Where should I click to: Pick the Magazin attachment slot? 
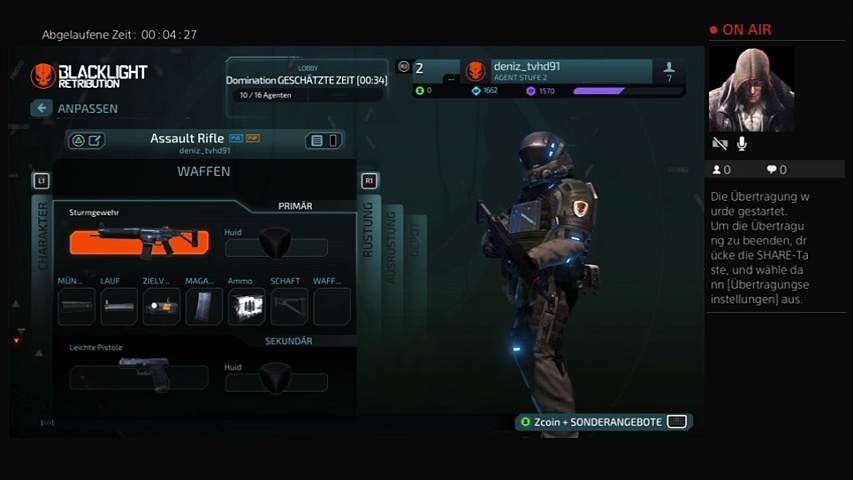(204, 306)
